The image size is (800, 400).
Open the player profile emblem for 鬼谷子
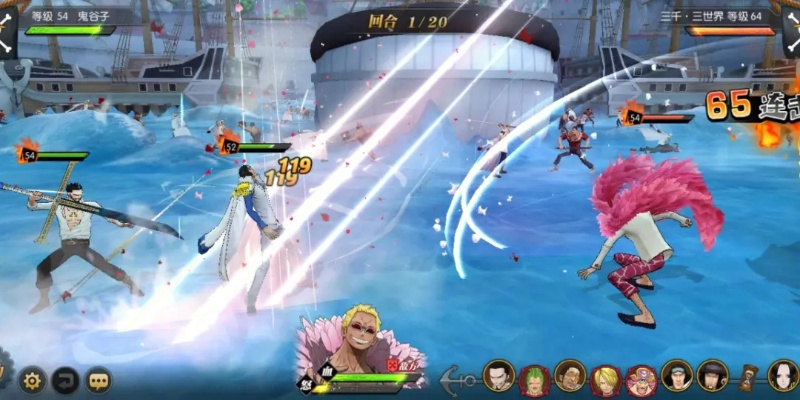point(6,29)
